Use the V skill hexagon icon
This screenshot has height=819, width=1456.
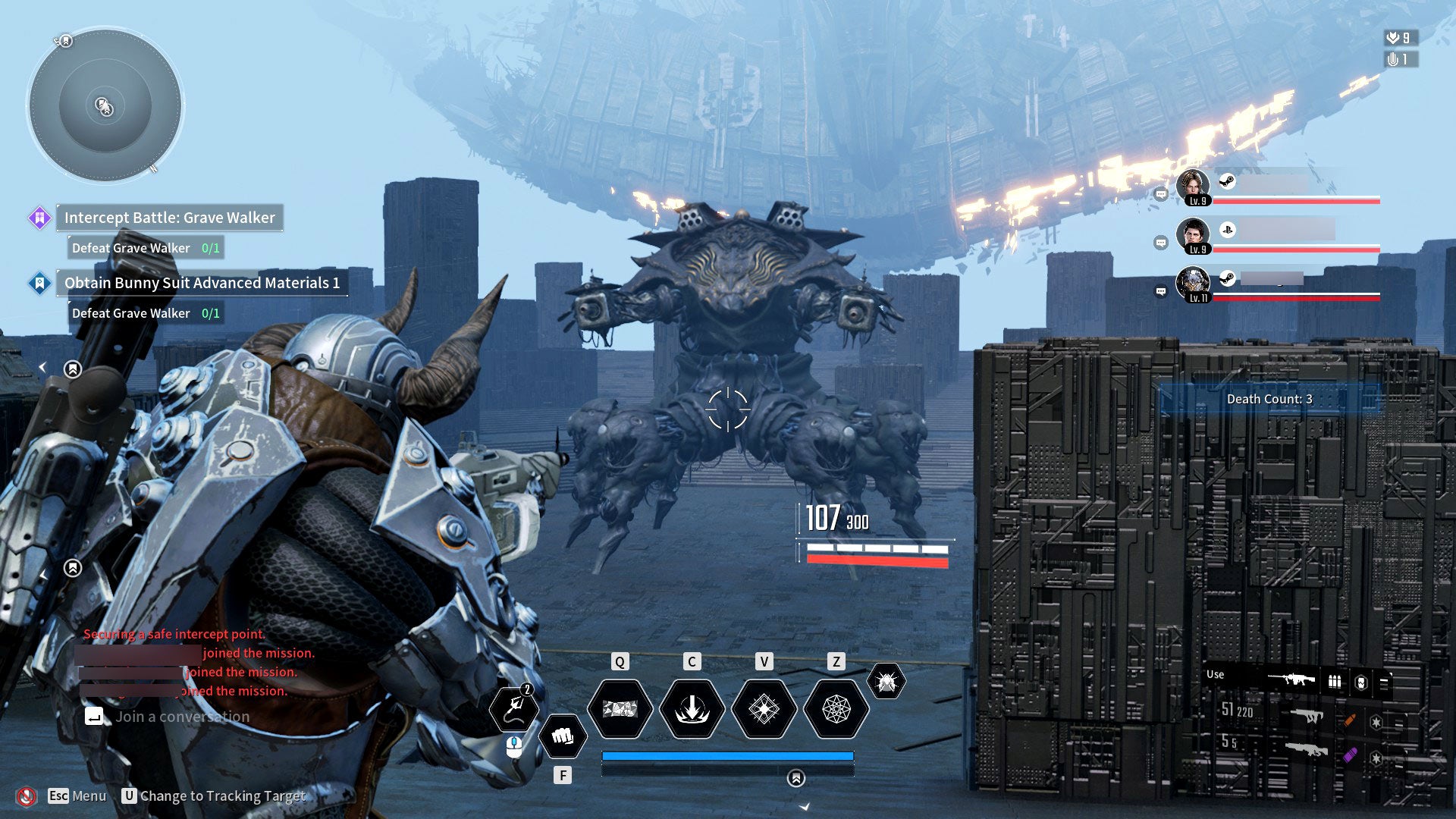point(764,708)
